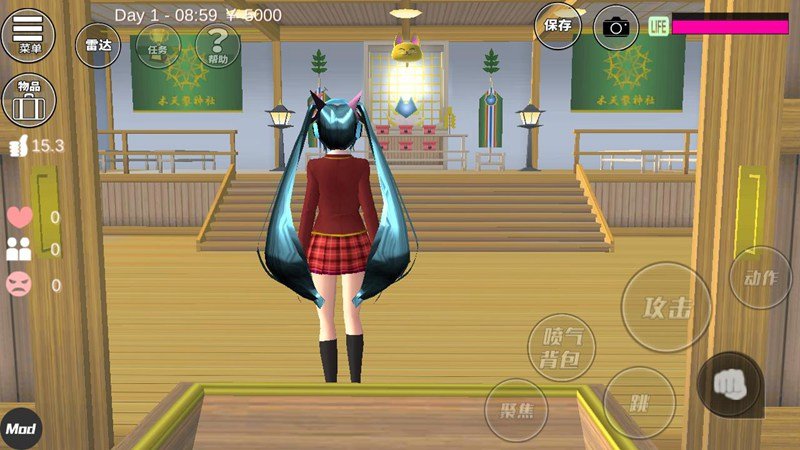Show the 帮助 help screen
Screen dimensions: 800x450
coord(217,45)
